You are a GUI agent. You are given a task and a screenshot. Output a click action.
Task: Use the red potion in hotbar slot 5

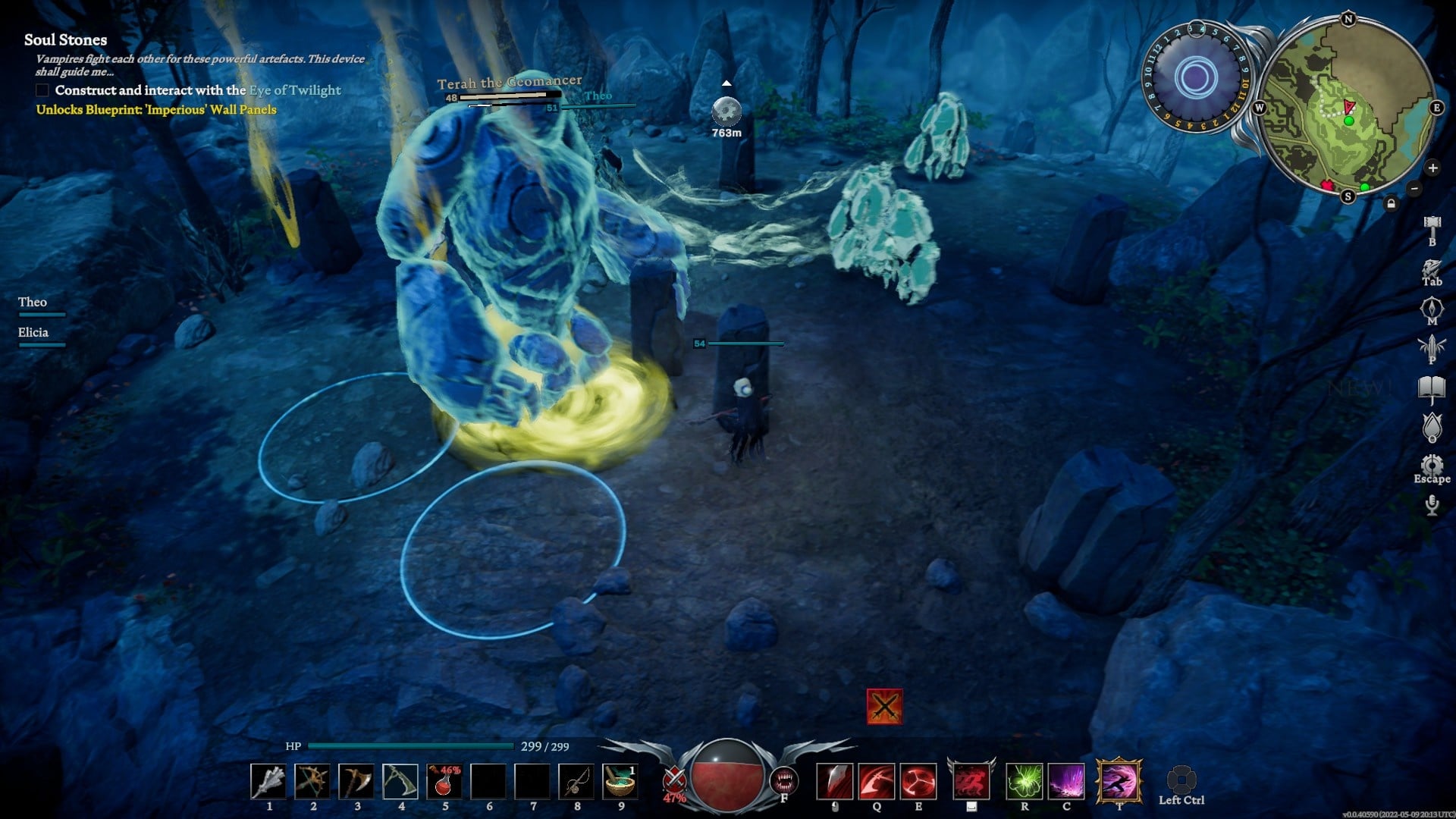coord(444,781)
